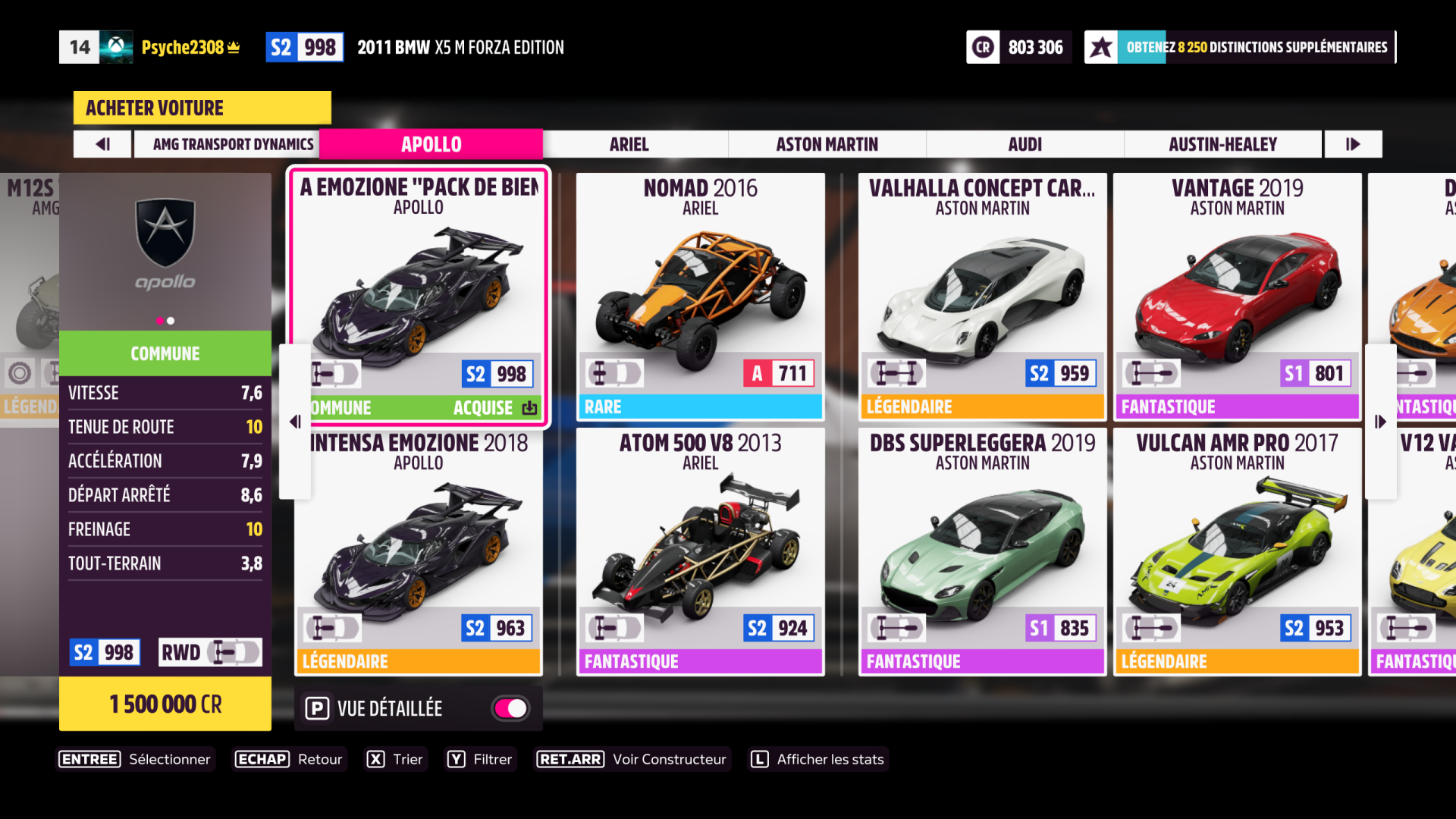1456x819 pixels.
Task: Select the Intensa Emozione 2018 card
Action: (x=419, y=551)
